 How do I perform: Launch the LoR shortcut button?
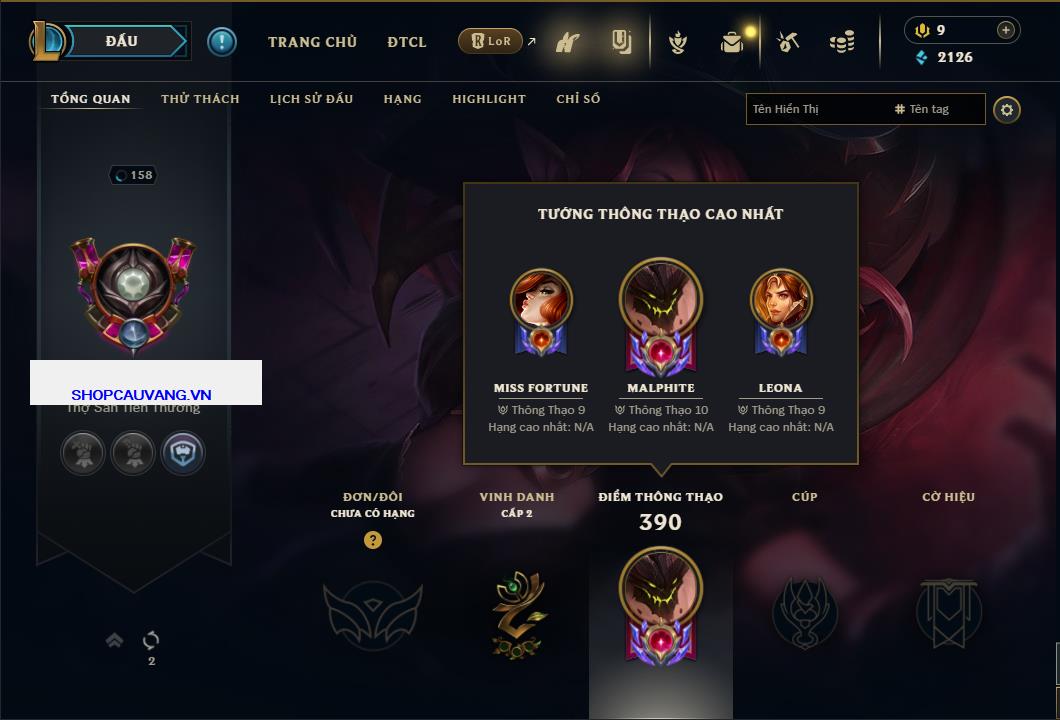click(490, 41)
